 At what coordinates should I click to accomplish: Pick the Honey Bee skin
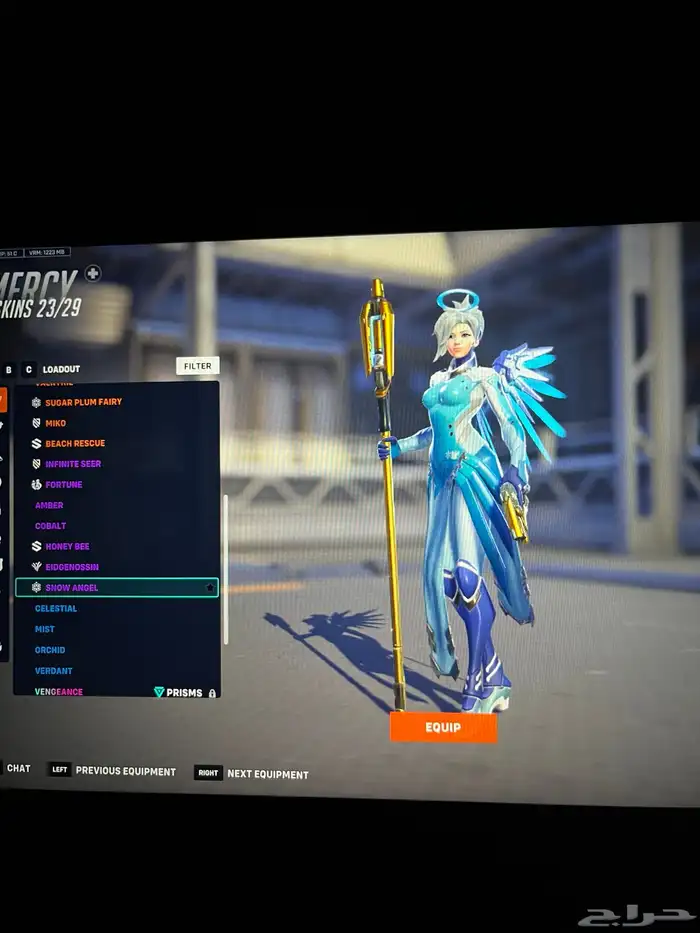pos(67,547)
